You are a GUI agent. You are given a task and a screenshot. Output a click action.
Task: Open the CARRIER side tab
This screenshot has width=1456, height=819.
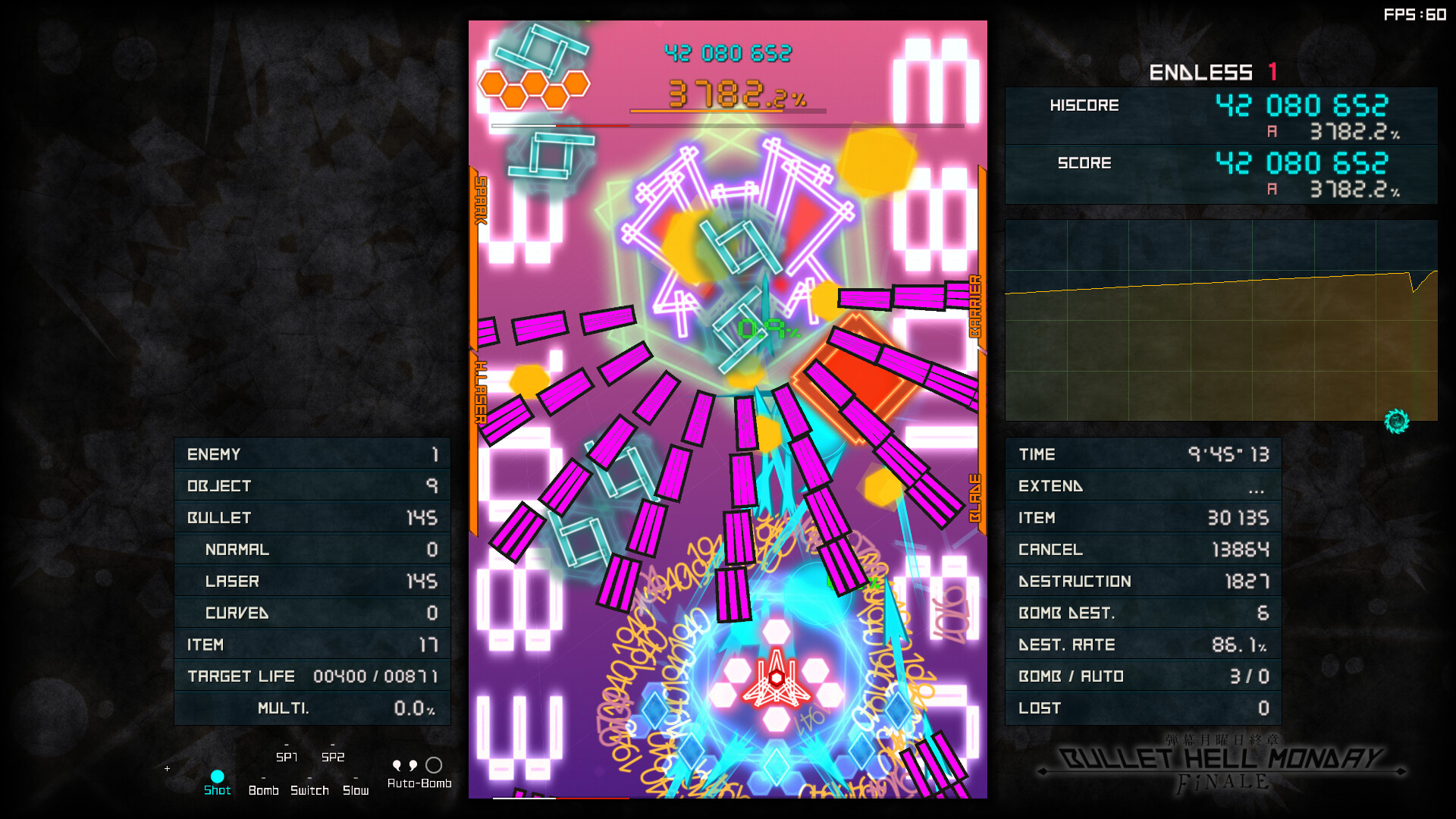click(x=977, y=303)
